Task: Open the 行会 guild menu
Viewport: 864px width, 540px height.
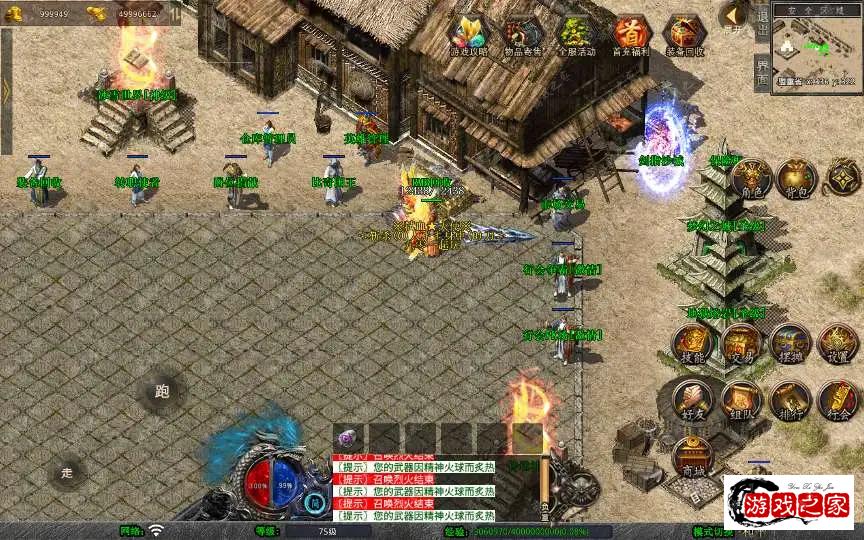Action: (x=838, y=401)
